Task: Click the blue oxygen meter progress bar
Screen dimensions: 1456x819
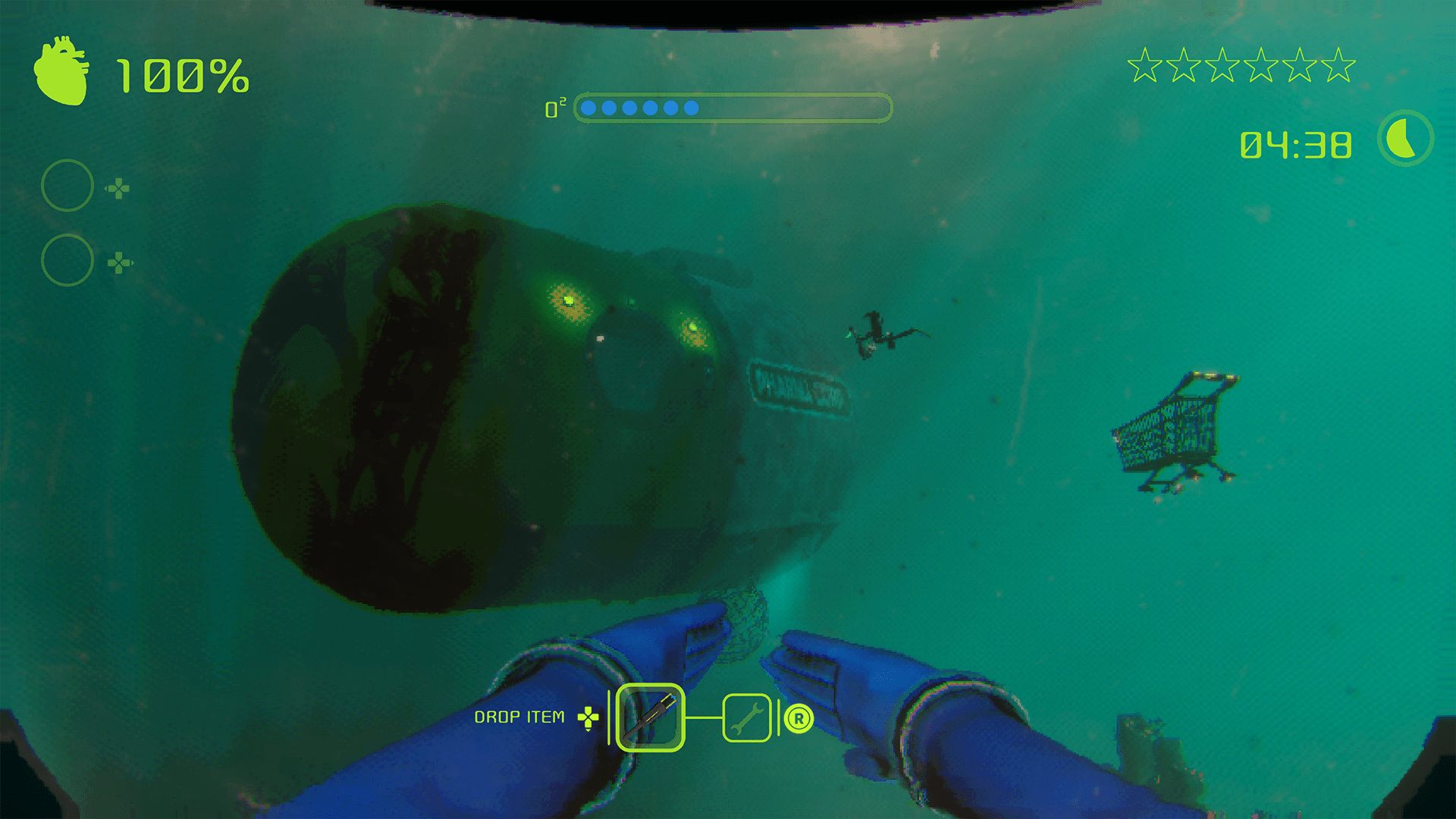Action: pos(641,108)
